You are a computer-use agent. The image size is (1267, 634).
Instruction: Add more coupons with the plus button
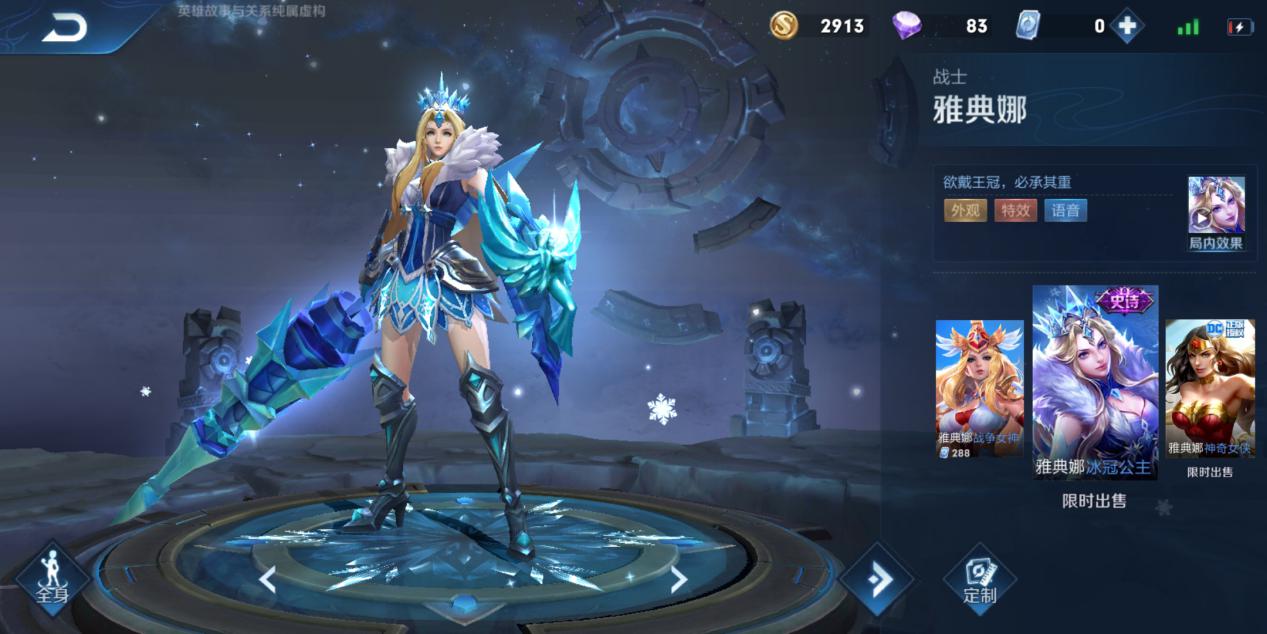(1126, 26)
